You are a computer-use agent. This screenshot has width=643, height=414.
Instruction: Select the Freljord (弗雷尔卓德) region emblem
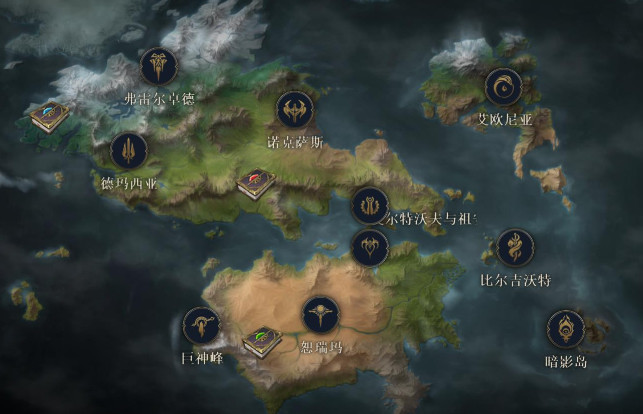point(158,66)
